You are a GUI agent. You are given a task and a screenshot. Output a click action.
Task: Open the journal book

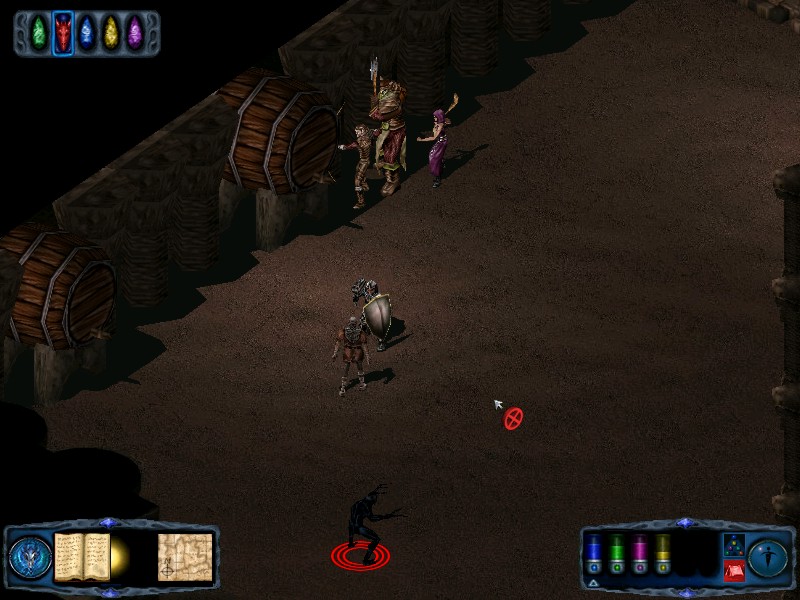81,556
